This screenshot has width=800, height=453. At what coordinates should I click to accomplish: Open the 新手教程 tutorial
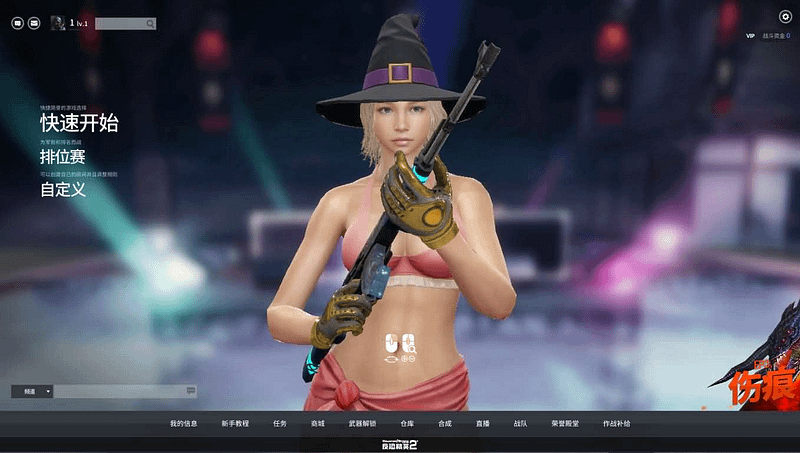click(x=235, y=424)
